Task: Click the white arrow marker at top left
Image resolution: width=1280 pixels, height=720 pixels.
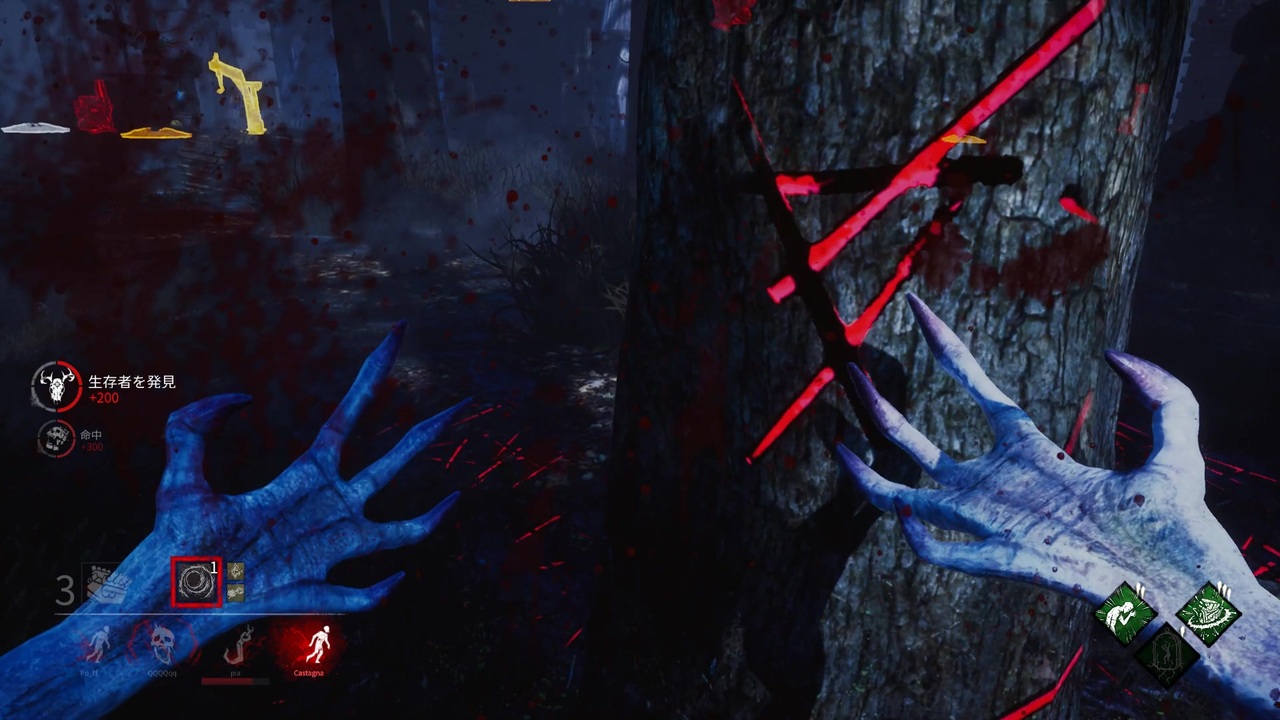Action: pos(33,129)
